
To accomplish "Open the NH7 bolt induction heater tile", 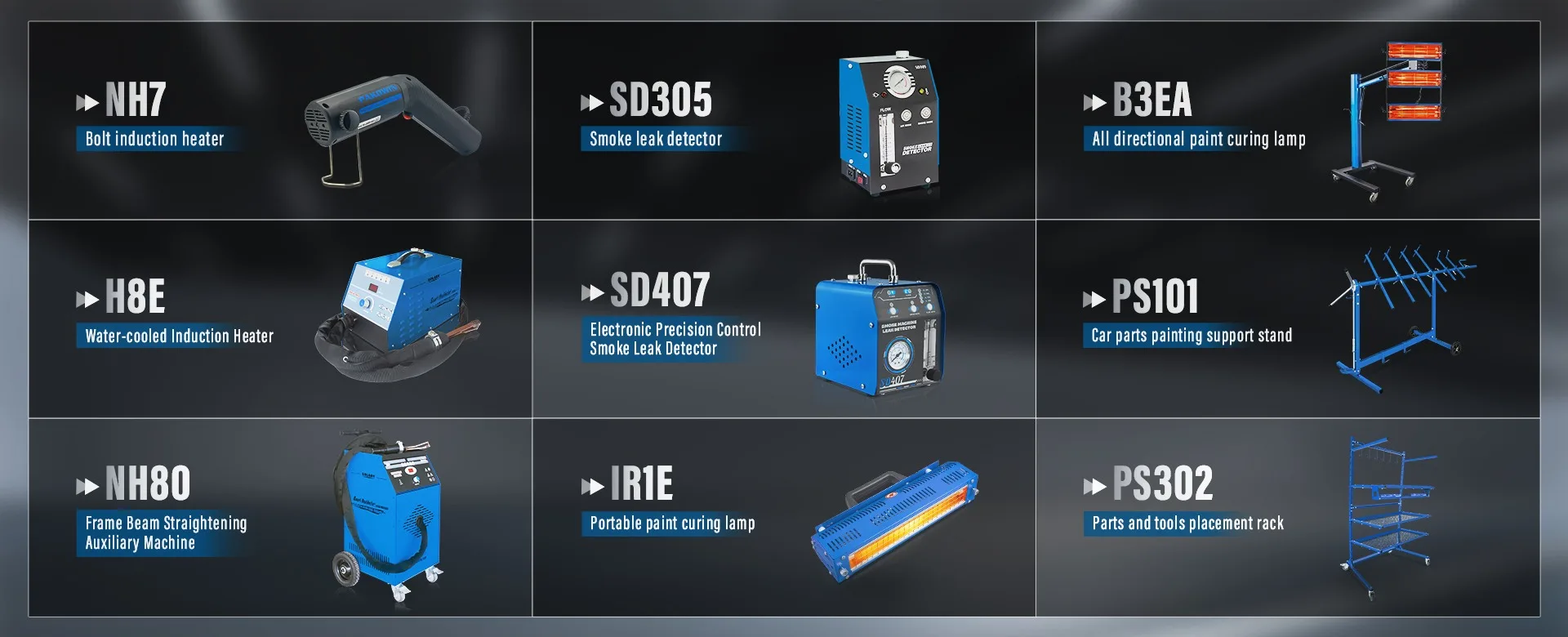I will pyautogui.click(x=280, y=121).
